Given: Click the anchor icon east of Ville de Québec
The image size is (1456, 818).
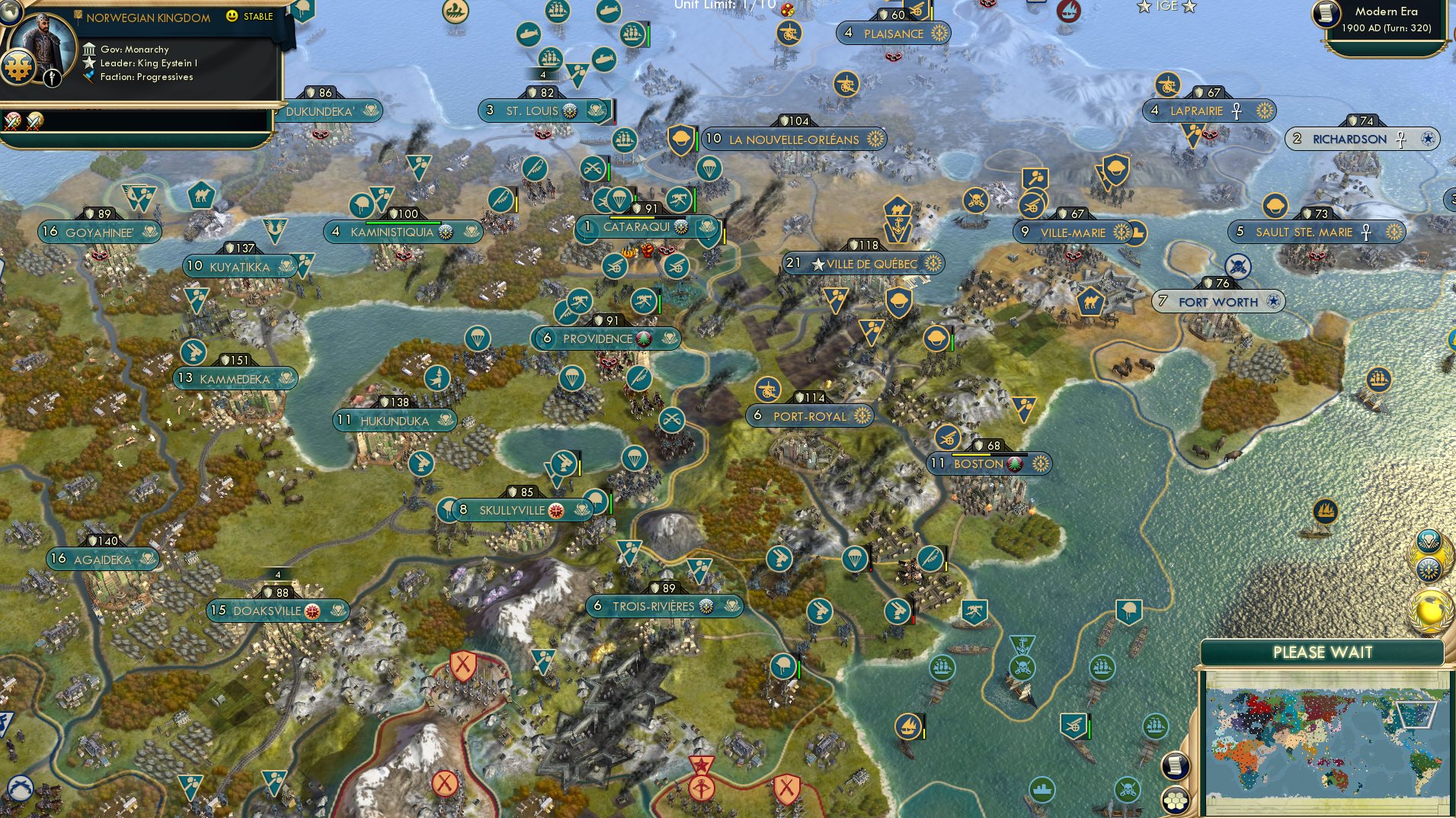Looking at the screenshot, I should point(896,226).
